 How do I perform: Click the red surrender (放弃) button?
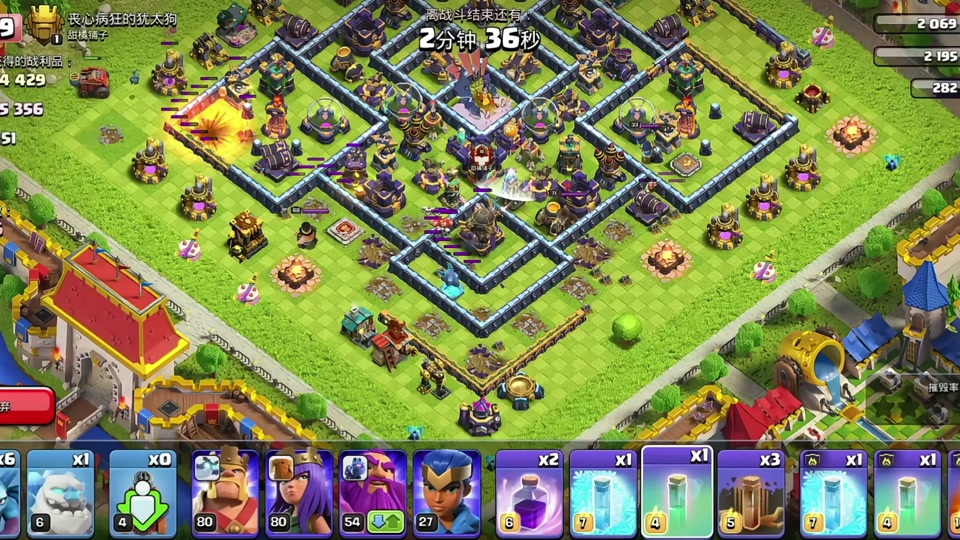tap(25, 406)
